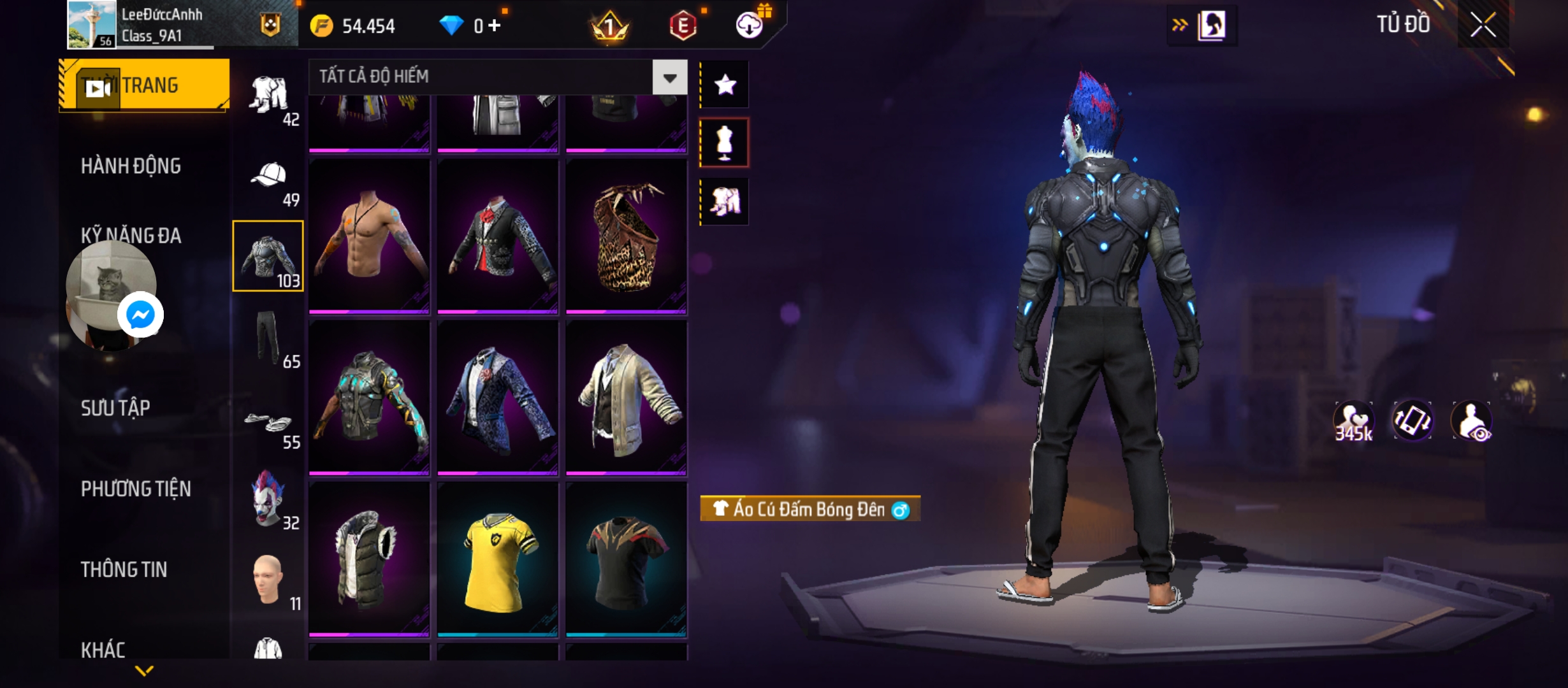Open the Sưu Tập section

pos(115,408)
